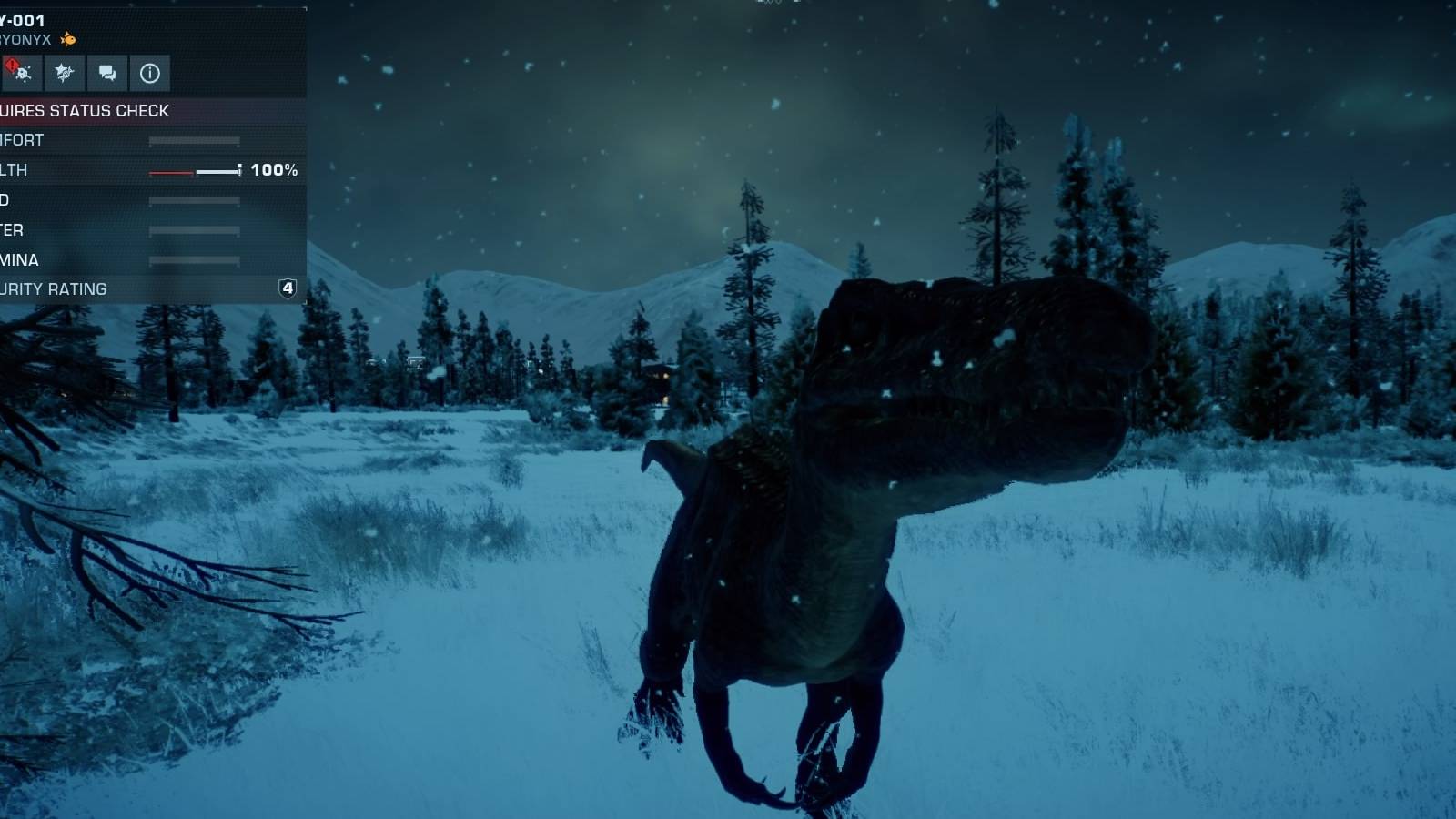
Task: Click the Security Rating shield badge showing 4
Action: coord(287,288)
